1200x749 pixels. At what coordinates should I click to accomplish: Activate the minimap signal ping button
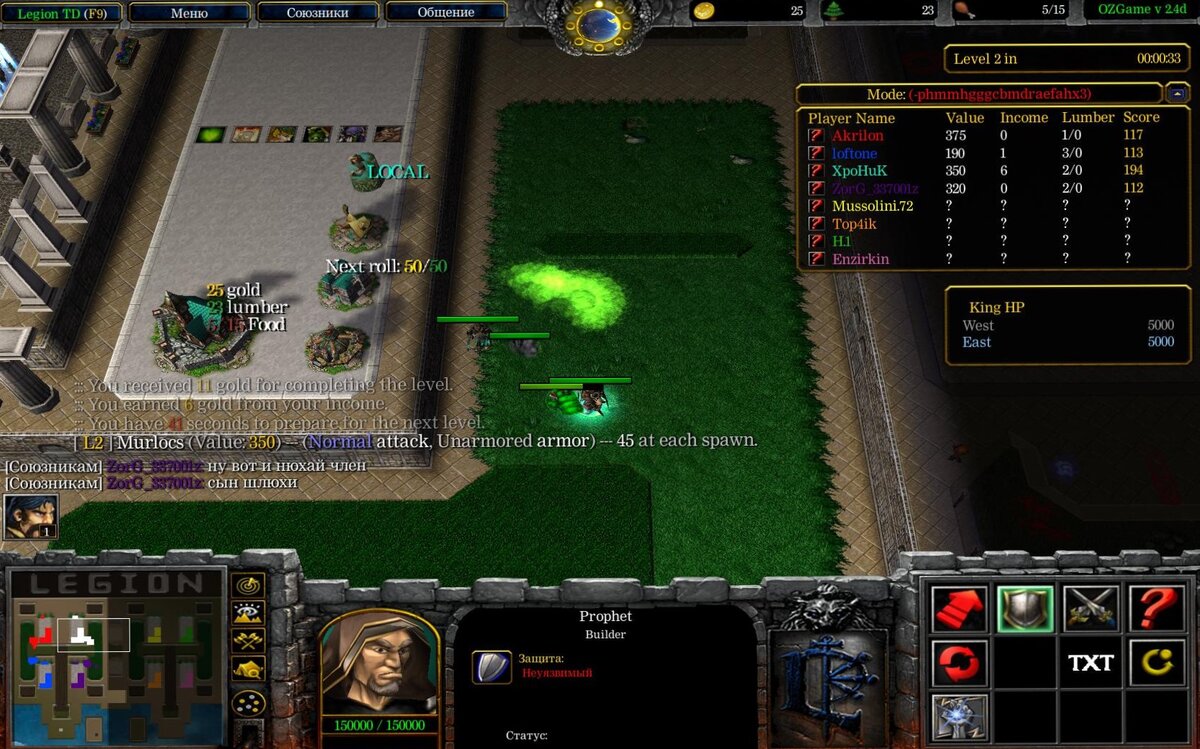pyautogui.click(x=248, y=585)
